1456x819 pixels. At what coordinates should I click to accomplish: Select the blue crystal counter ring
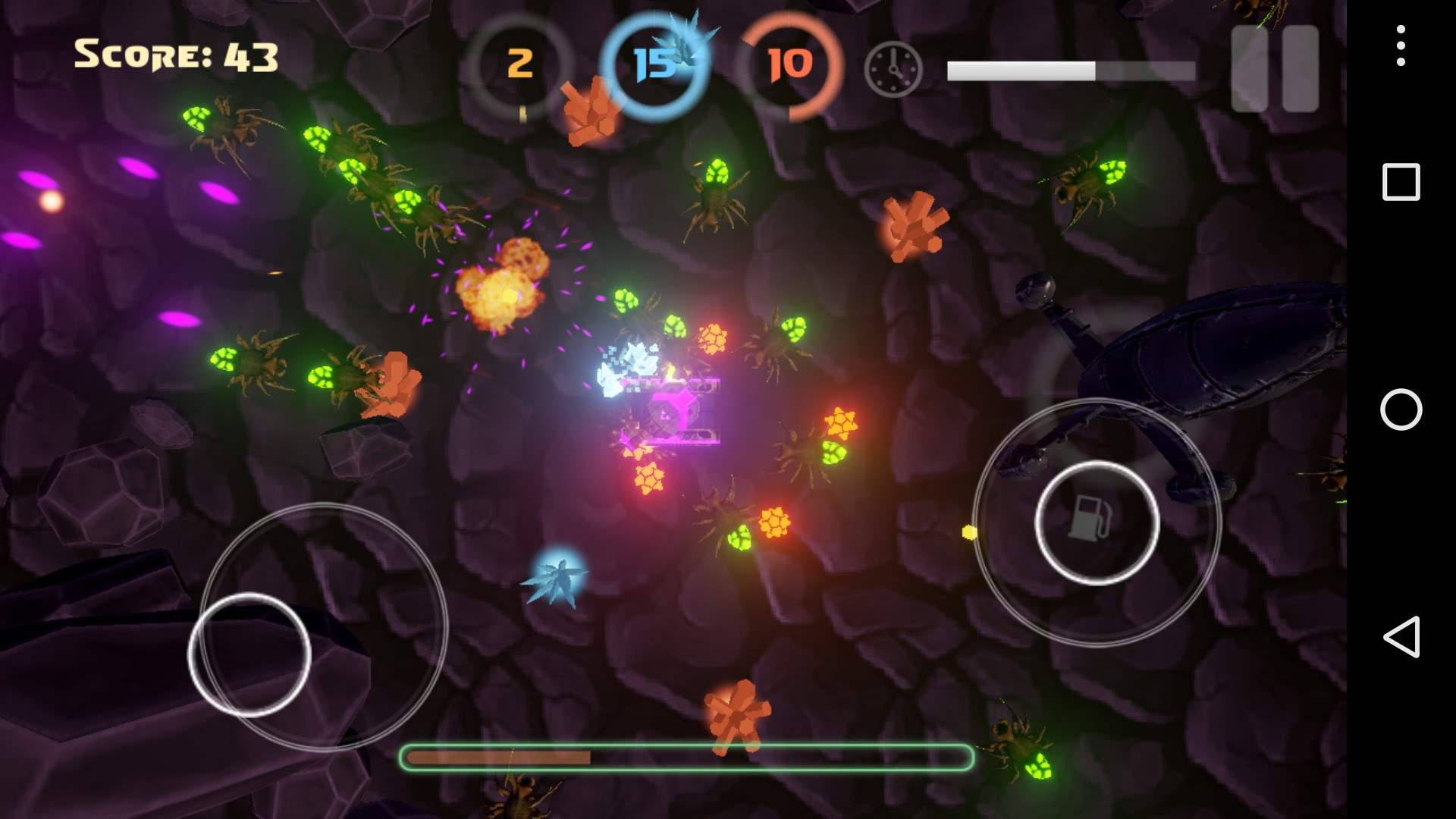click(x=654, y=64)
